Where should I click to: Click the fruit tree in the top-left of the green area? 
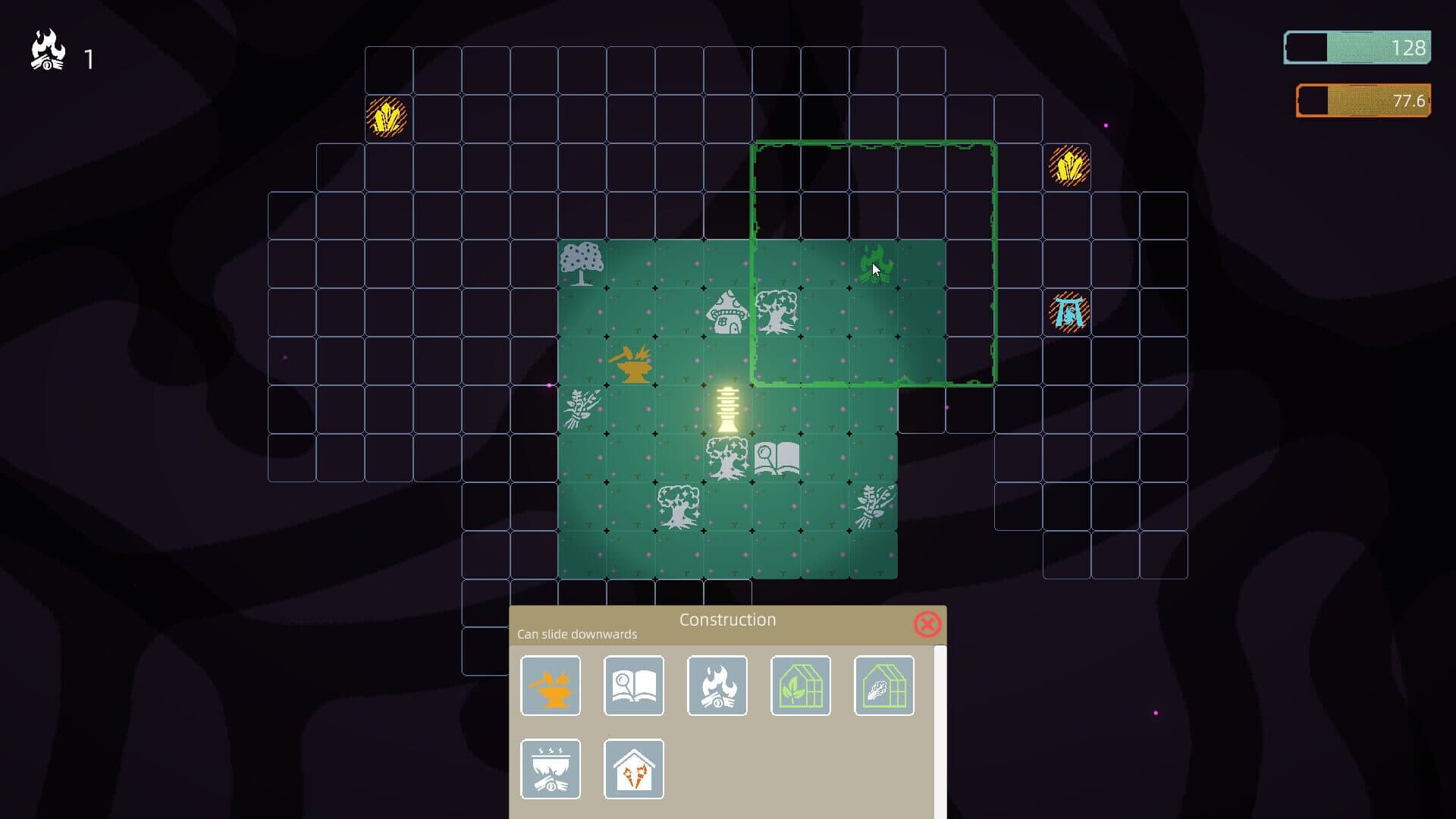[582, 267]
